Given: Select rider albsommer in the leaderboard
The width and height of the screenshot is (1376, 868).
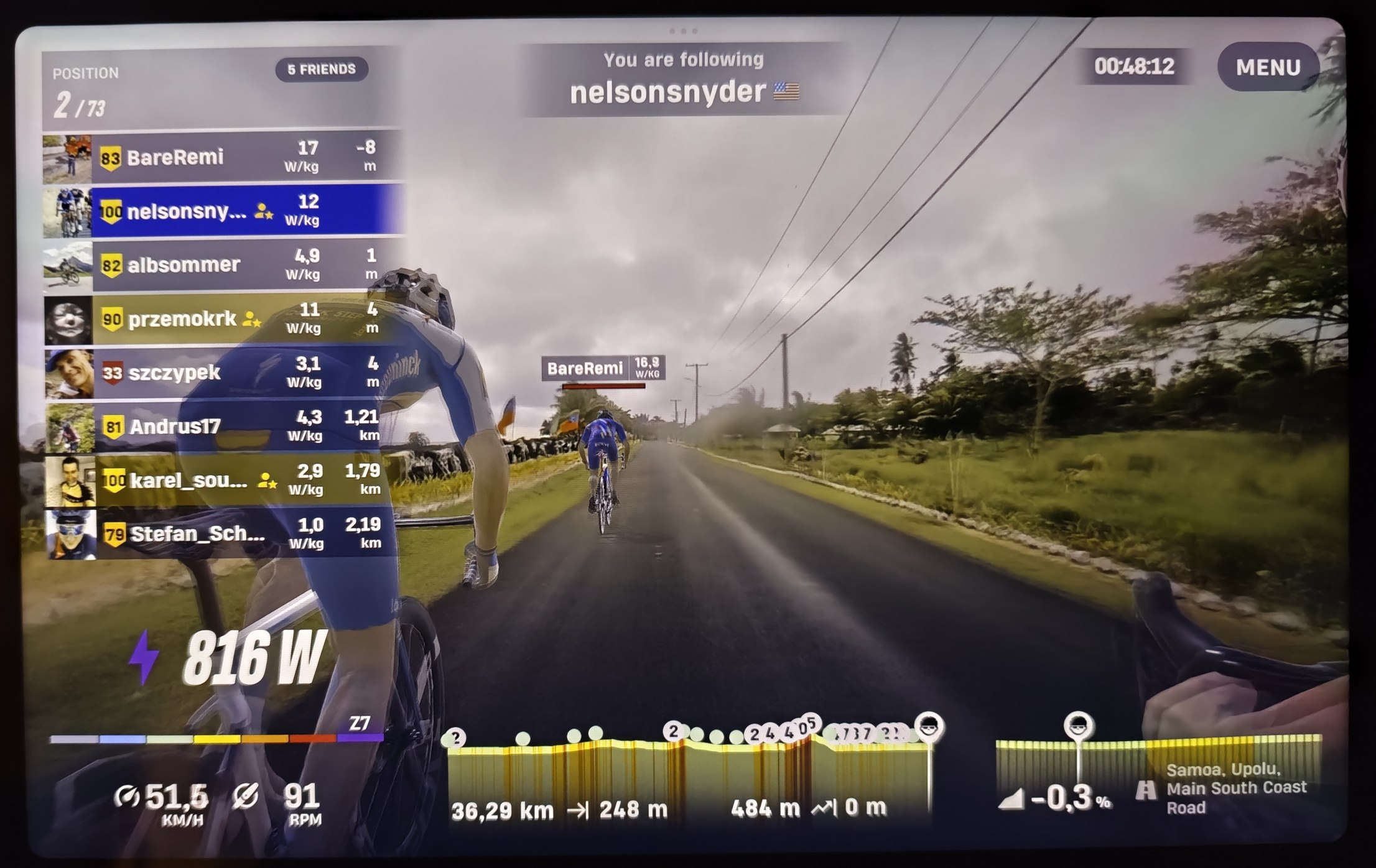Looking at the screenshot, I should click(x=224, y=265).
